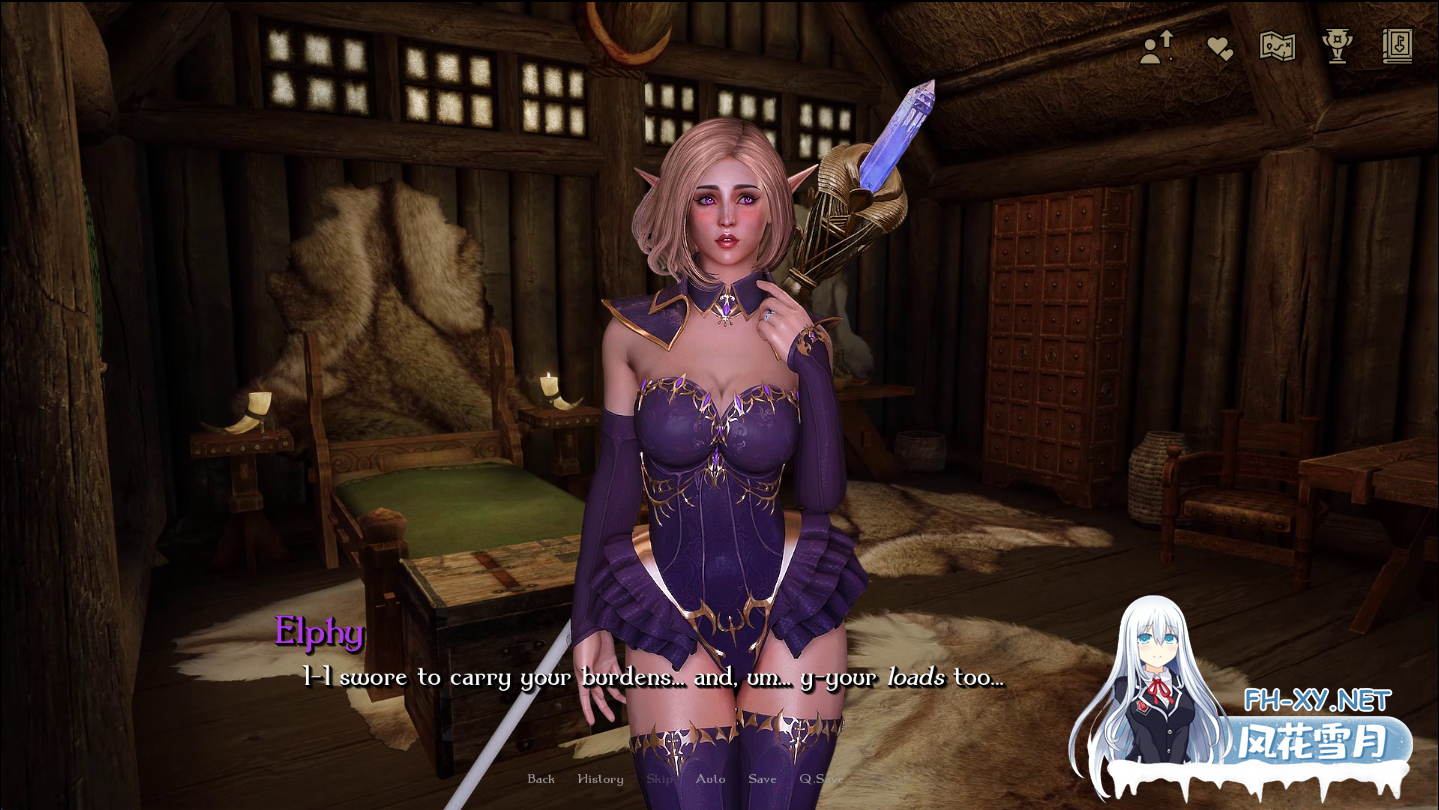The width and height of the screenshot is (1439, 810).
Task: Open the dialogue History log
Action: pyautogui.click(x=600, y=779)
